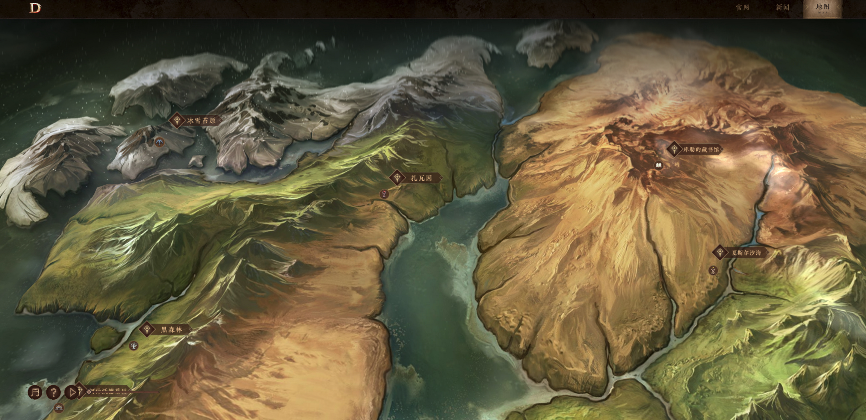Click the white book icon on the volcano

point(660,164)
